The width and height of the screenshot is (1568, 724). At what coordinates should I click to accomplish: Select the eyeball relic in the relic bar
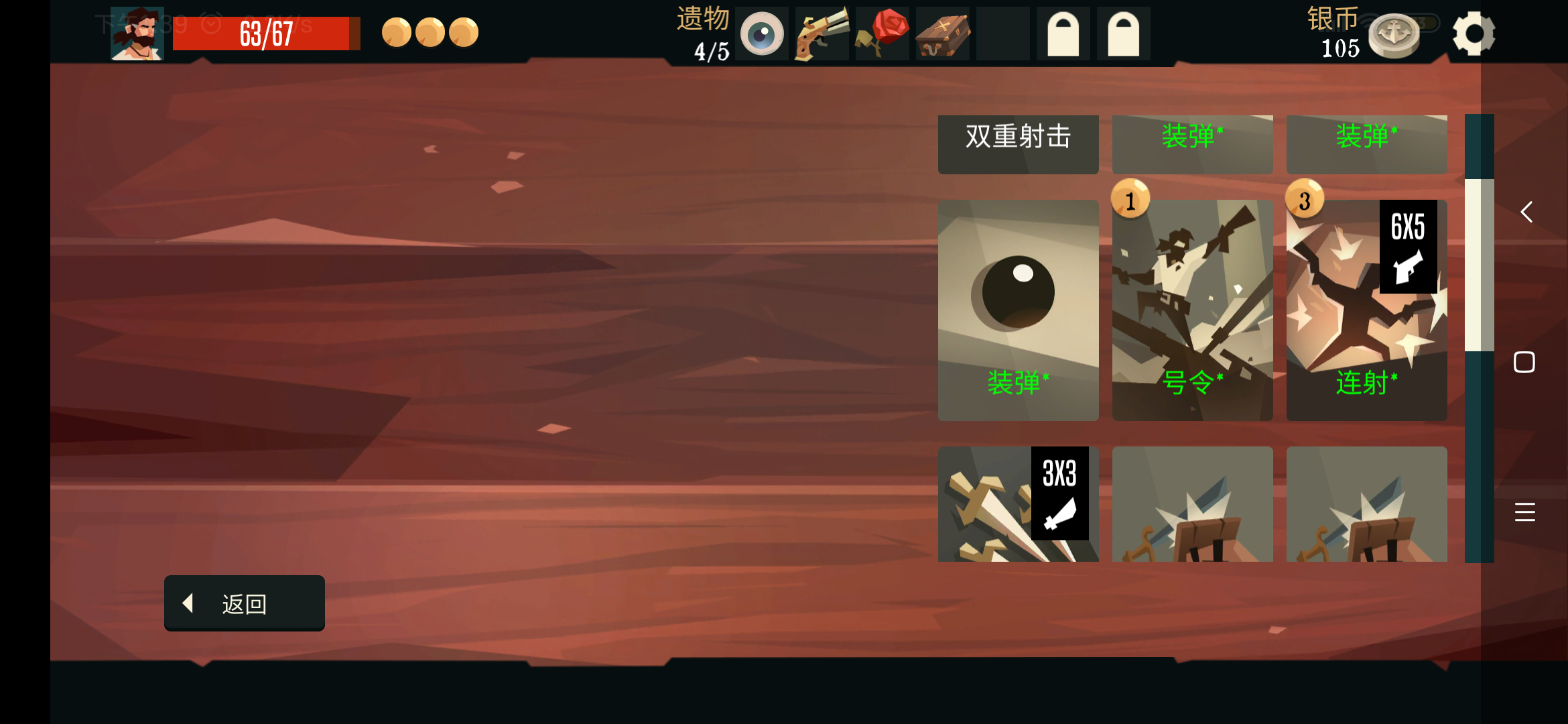[761, 32]
